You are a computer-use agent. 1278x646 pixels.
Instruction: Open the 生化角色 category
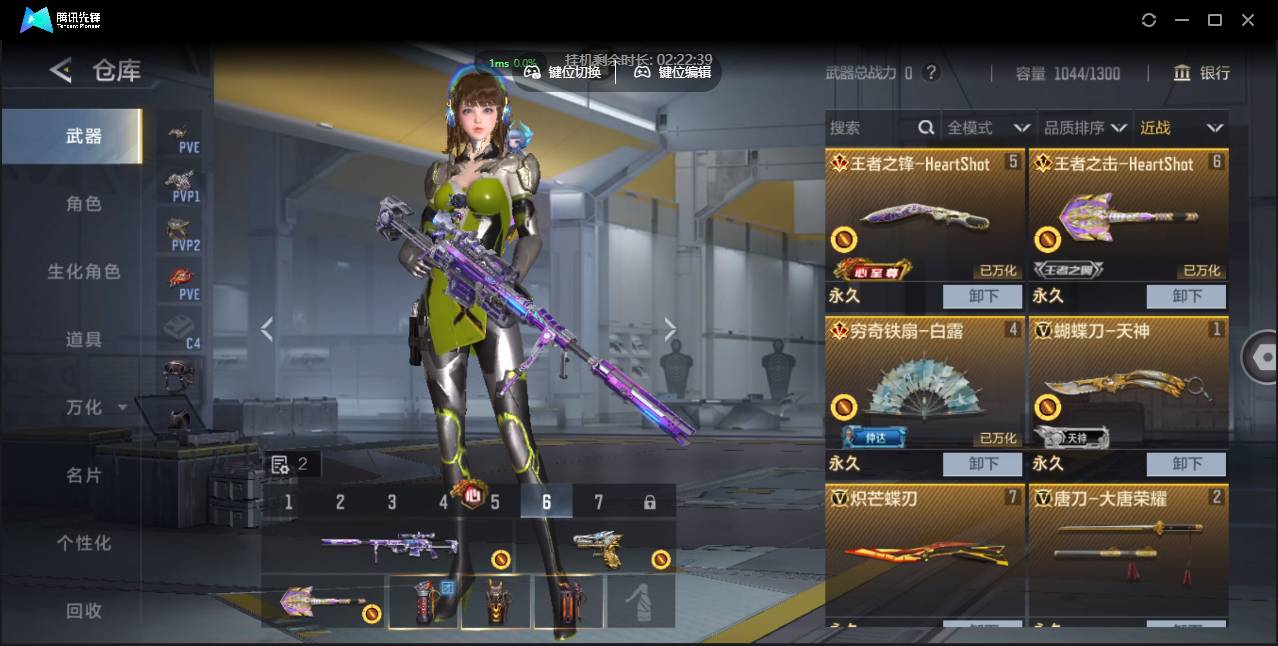[x=84, y=272]
